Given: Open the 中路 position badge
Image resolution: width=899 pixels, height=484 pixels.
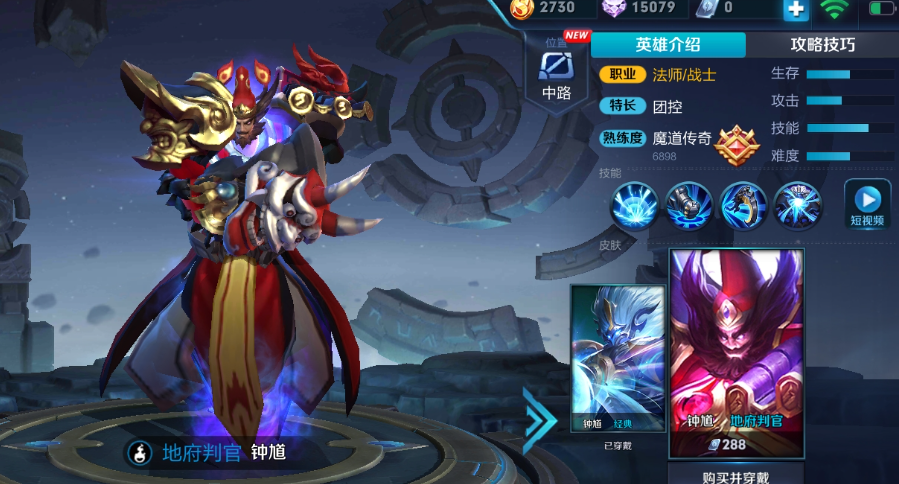Looking at the screenshot, I should pyautogui.click(x=556, y=73).
